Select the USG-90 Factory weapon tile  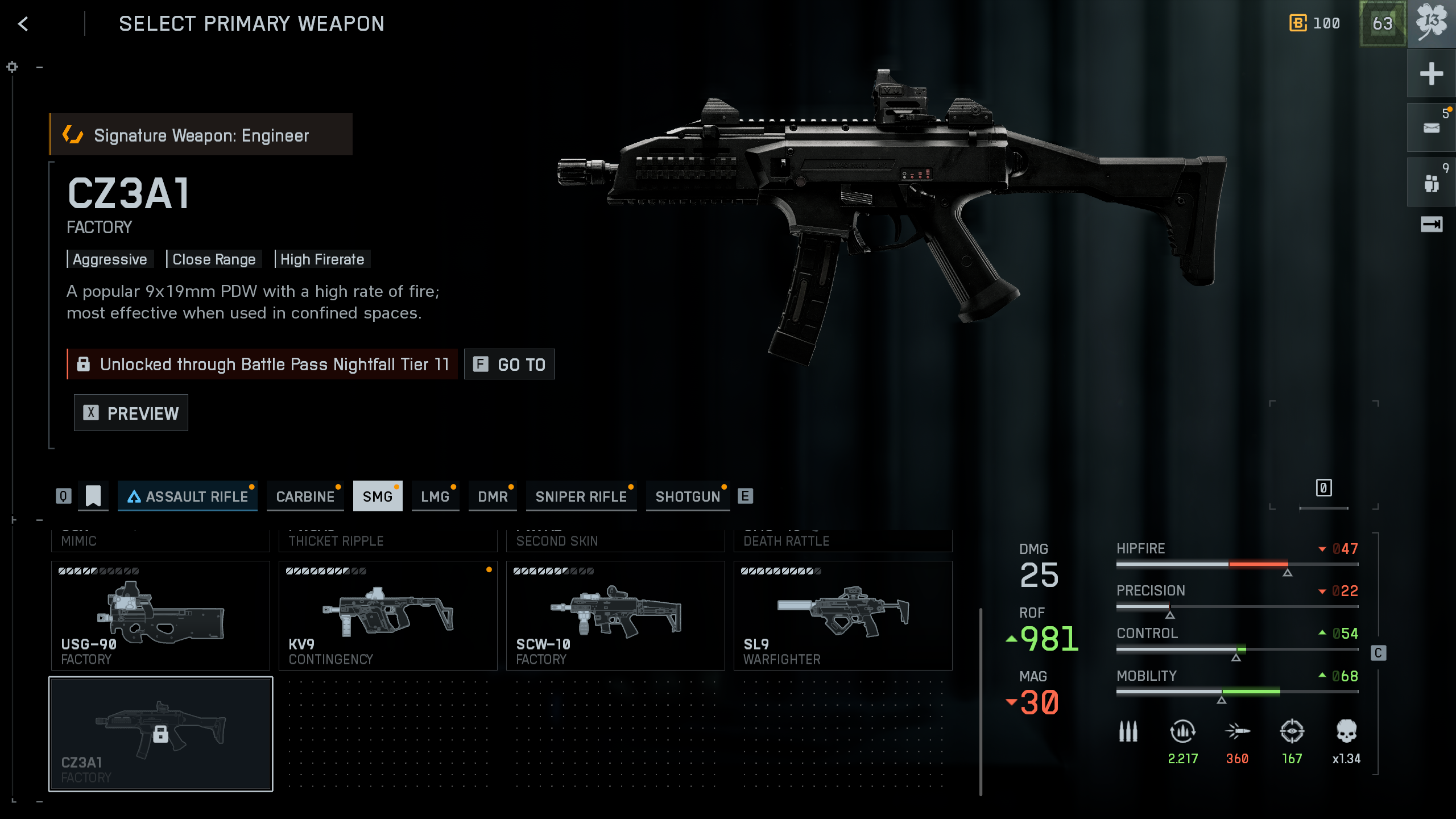tap(160, 615)
